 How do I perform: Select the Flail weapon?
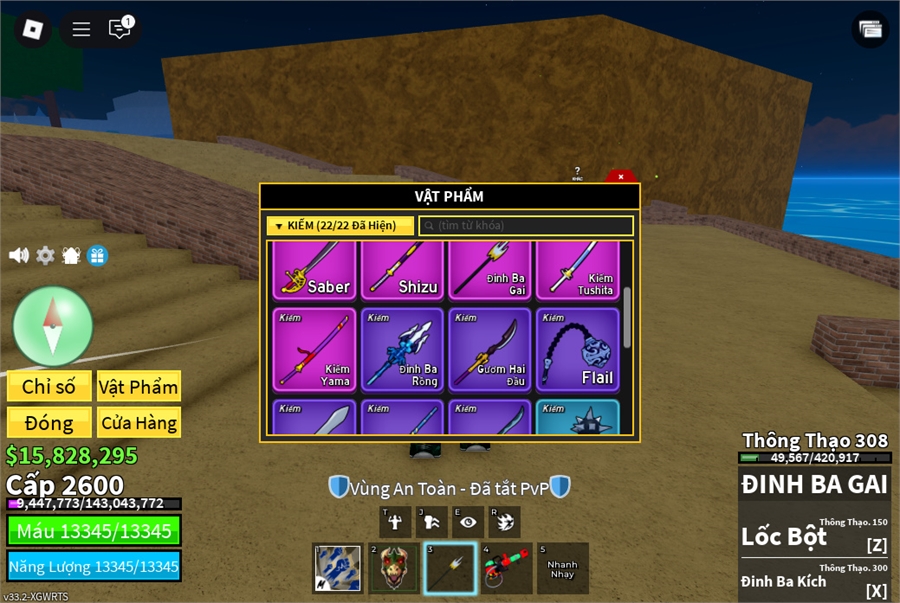pos(578,349)
